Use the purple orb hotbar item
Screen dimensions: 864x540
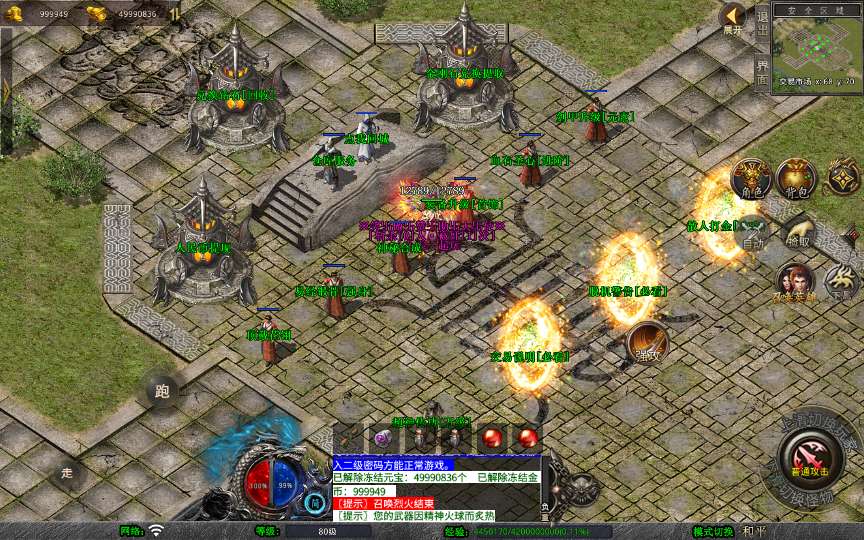[x=383, y=437]
